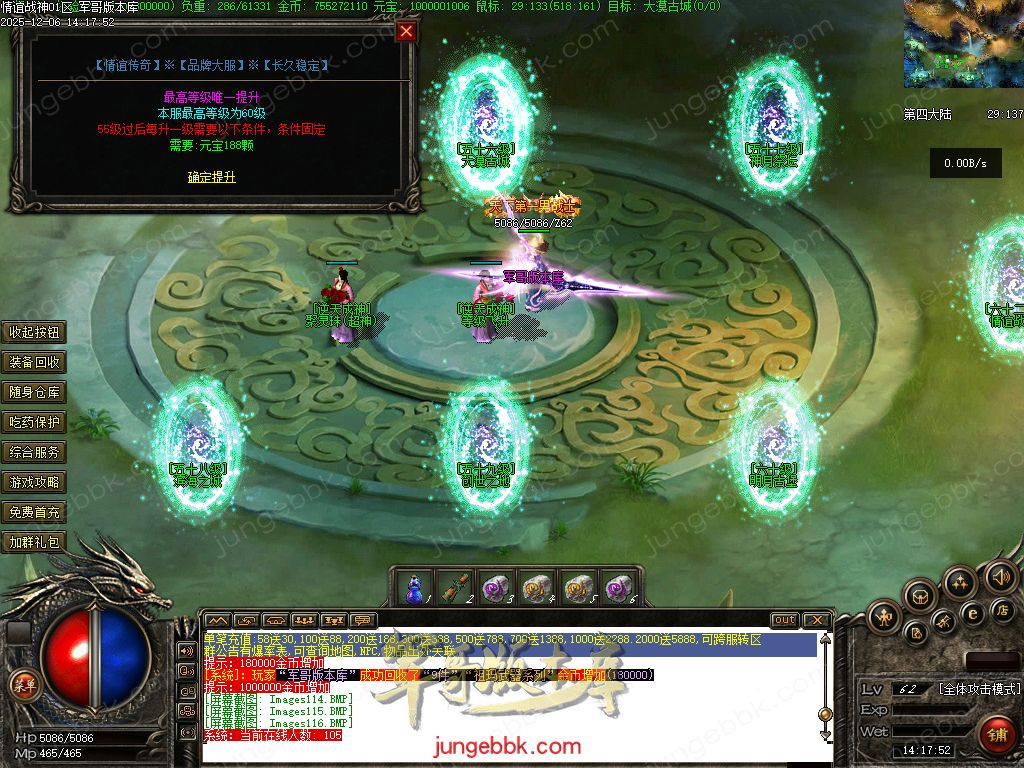
Task: Select the scroll item in hotbar slot 2
Action: coord(457,586)
